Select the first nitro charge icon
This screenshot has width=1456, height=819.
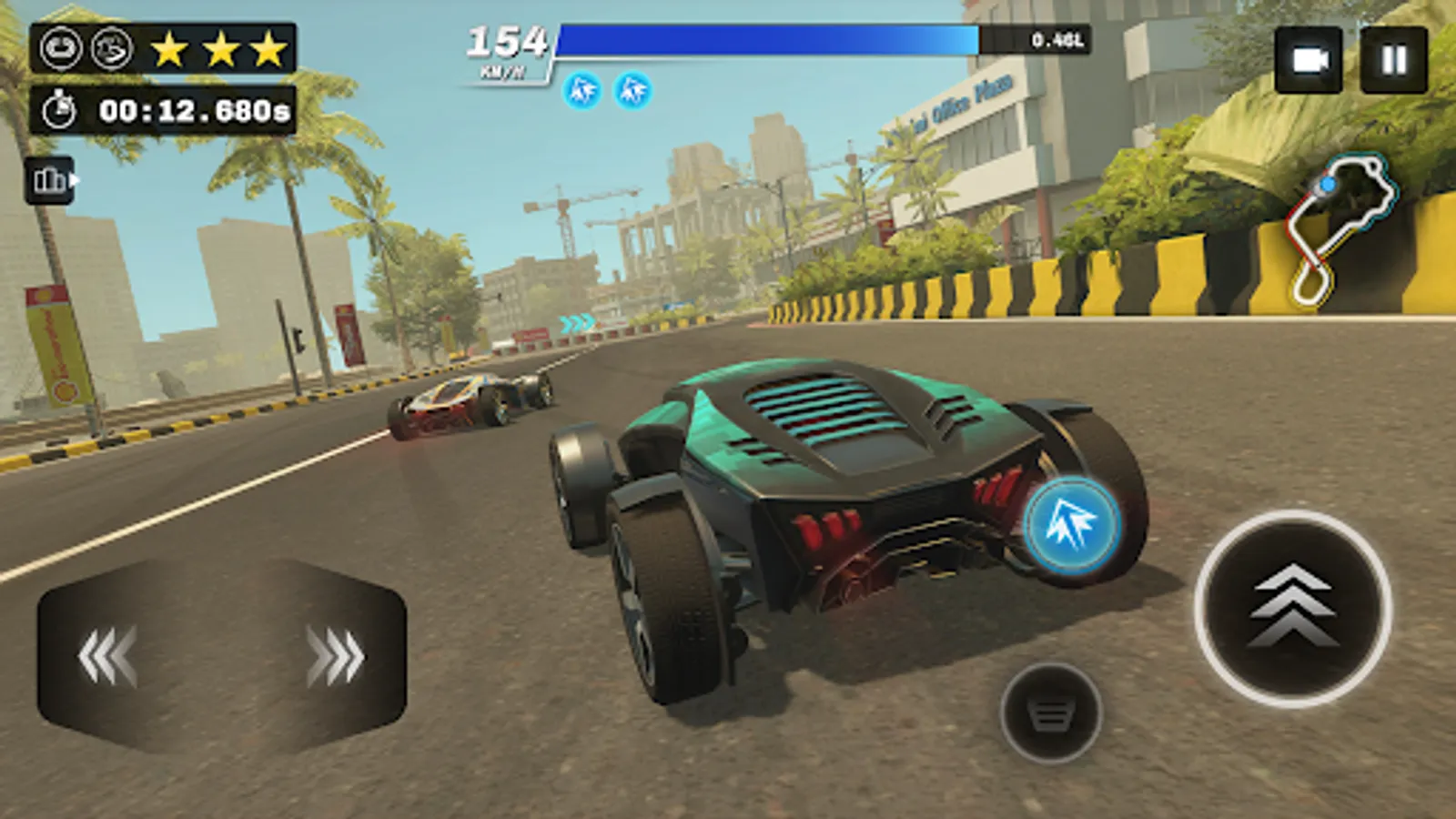(582, 92)
